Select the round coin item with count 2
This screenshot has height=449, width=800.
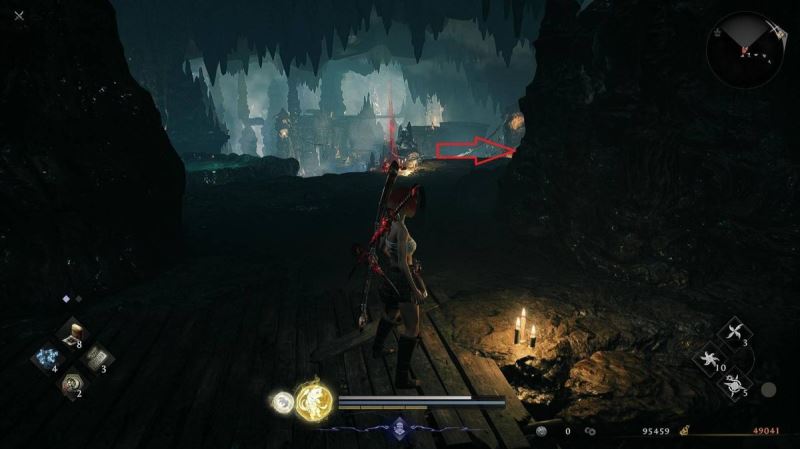point(71,382)
